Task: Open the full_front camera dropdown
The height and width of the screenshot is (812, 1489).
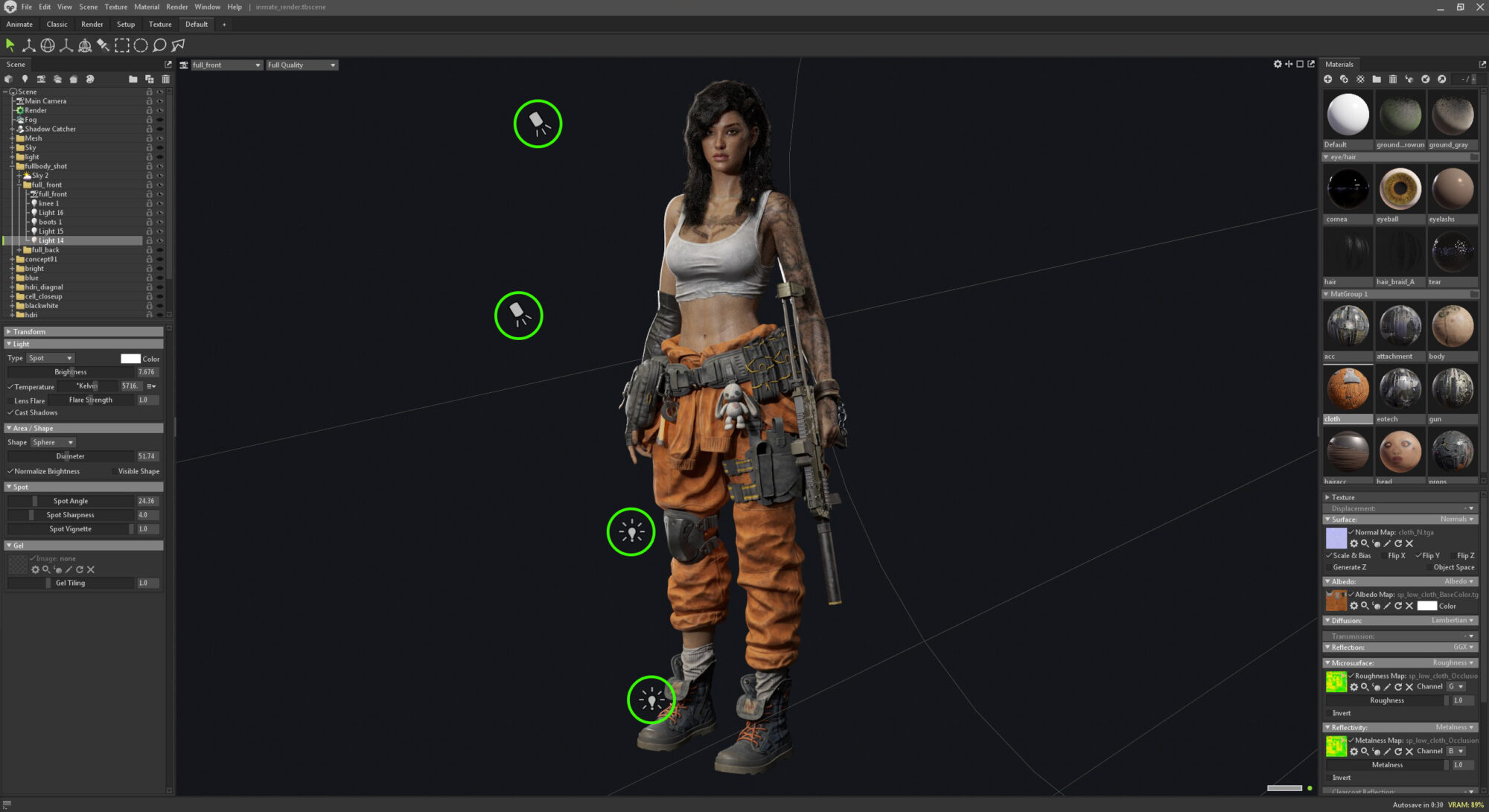Action: [x=226, y=65]
